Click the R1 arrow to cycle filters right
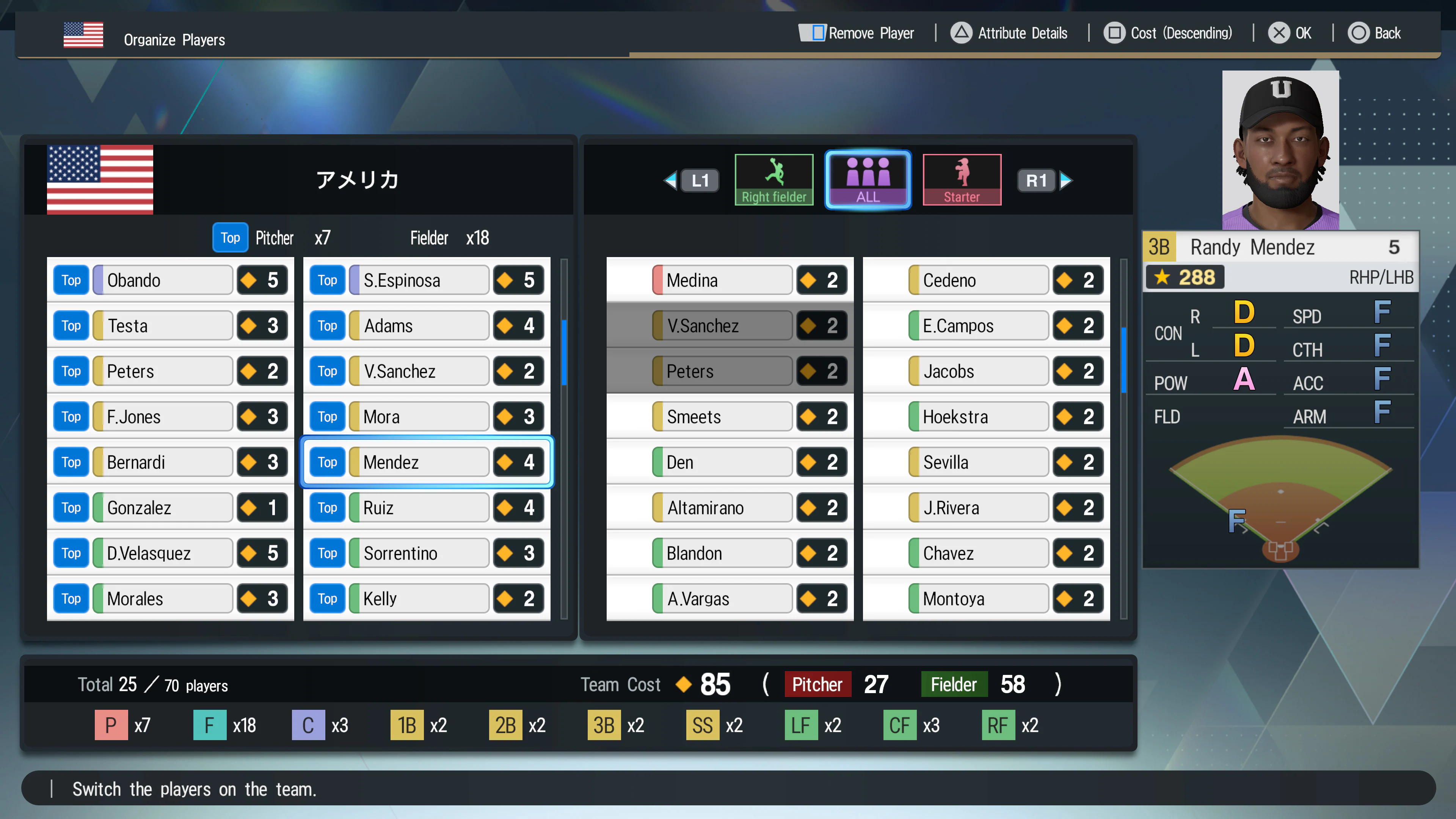1456x819 pixels. point(1067,180)
